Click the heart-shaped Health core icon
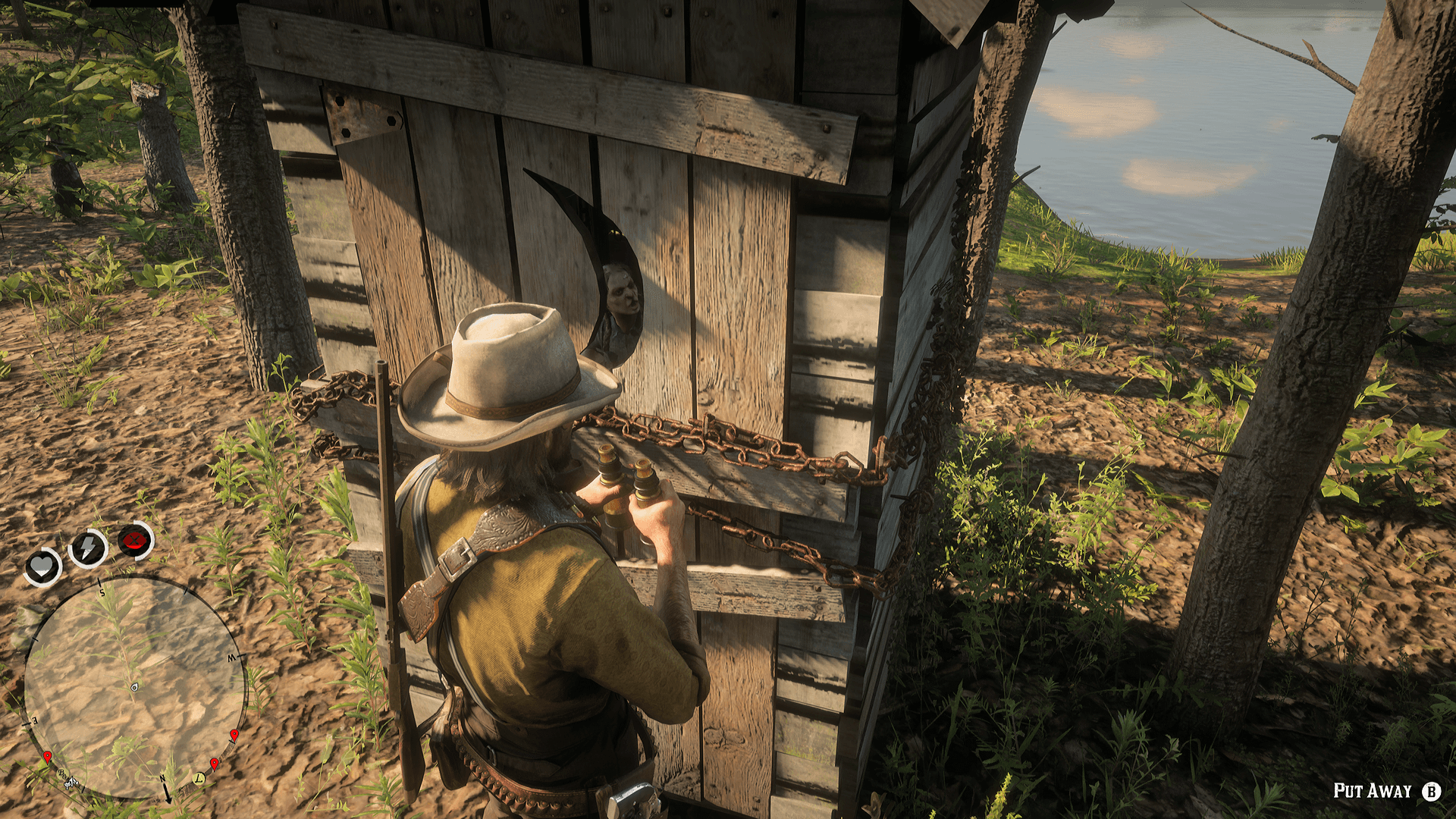1456x819 pixels. [42, 566]
